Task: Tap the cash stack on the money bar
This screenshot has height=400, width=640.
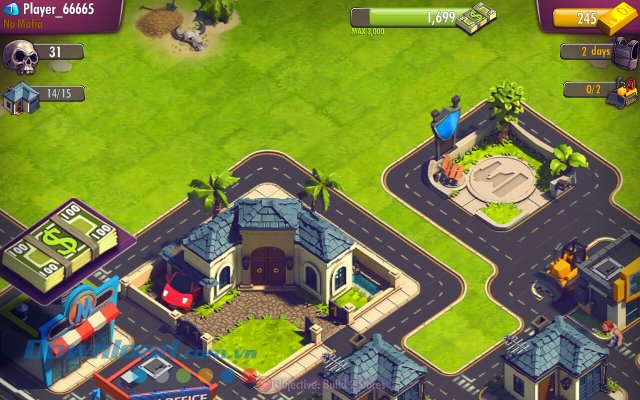Action: tap(477, 21)
